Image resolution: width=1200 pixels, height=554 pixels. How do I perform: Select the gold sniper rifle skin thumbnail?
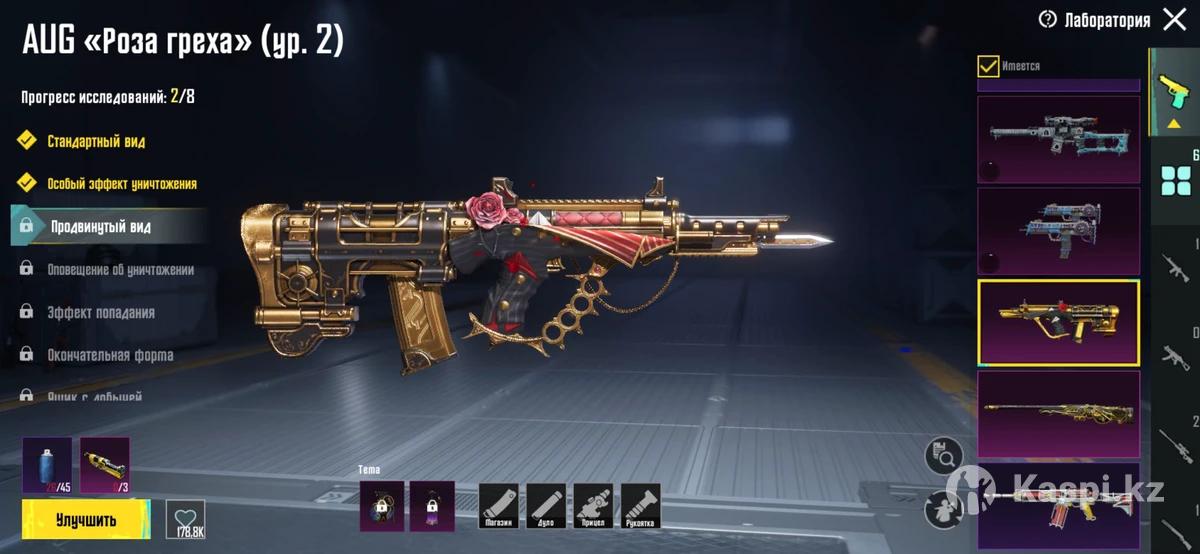click(x=1058, y=414)
